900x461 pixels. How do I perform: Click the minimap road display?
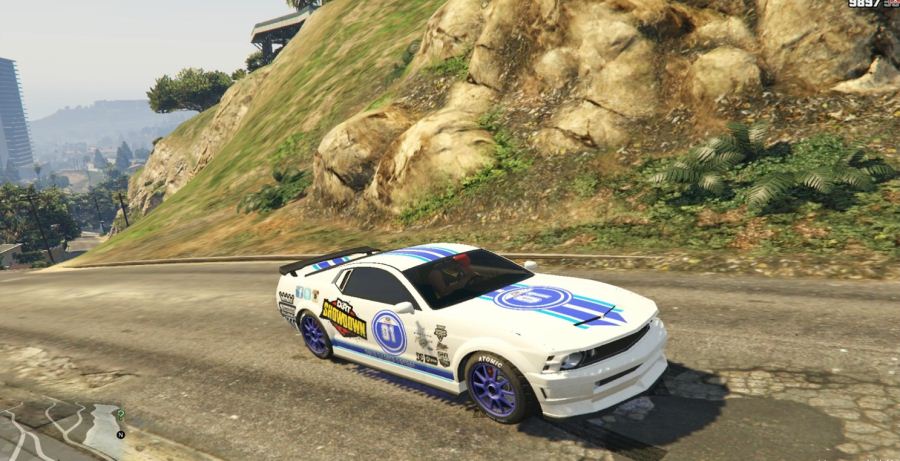pyautogui.click(x=60, y=431)
